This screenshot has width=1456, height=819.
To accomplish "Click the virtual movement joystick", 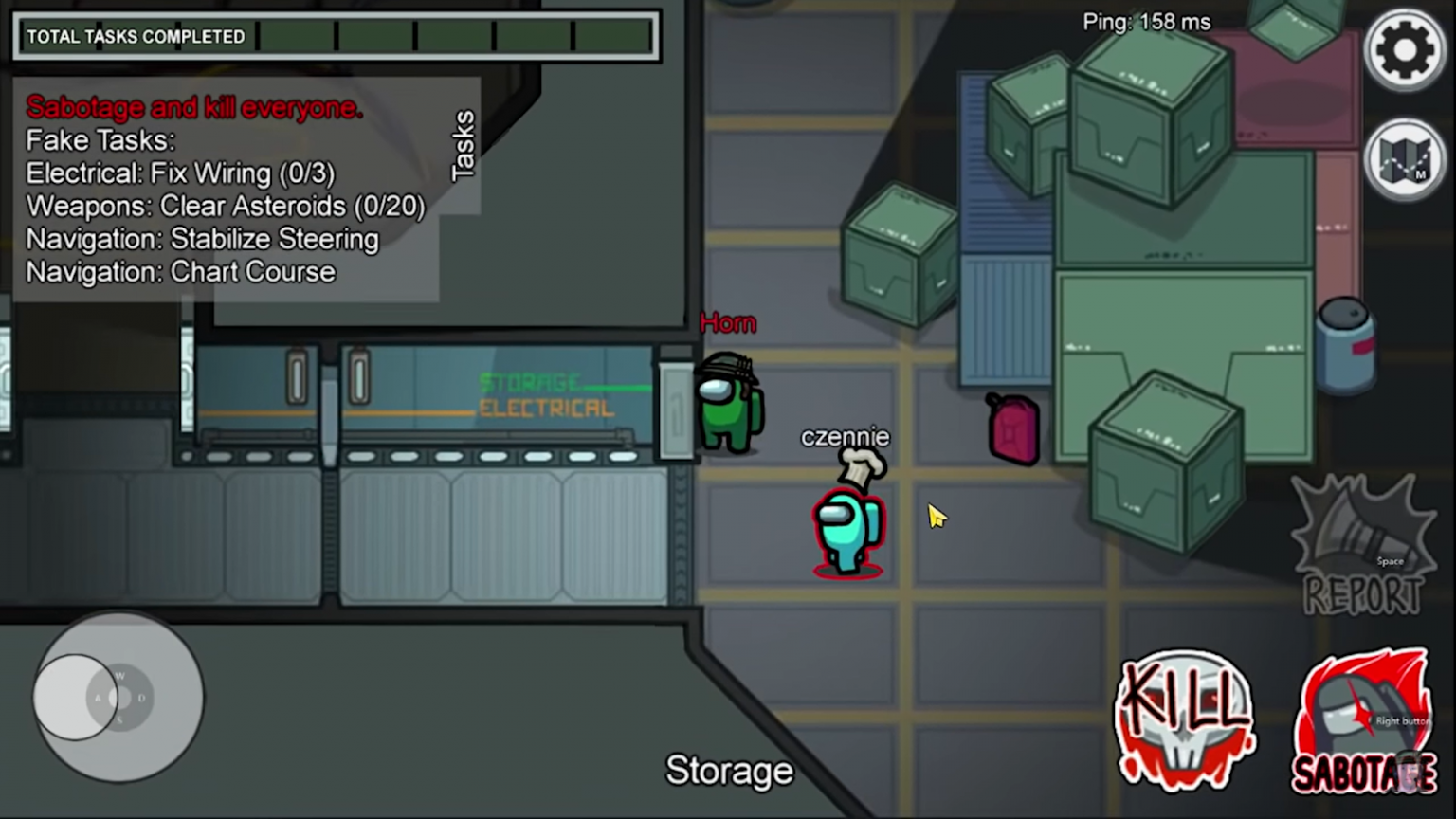I will 118,698.
